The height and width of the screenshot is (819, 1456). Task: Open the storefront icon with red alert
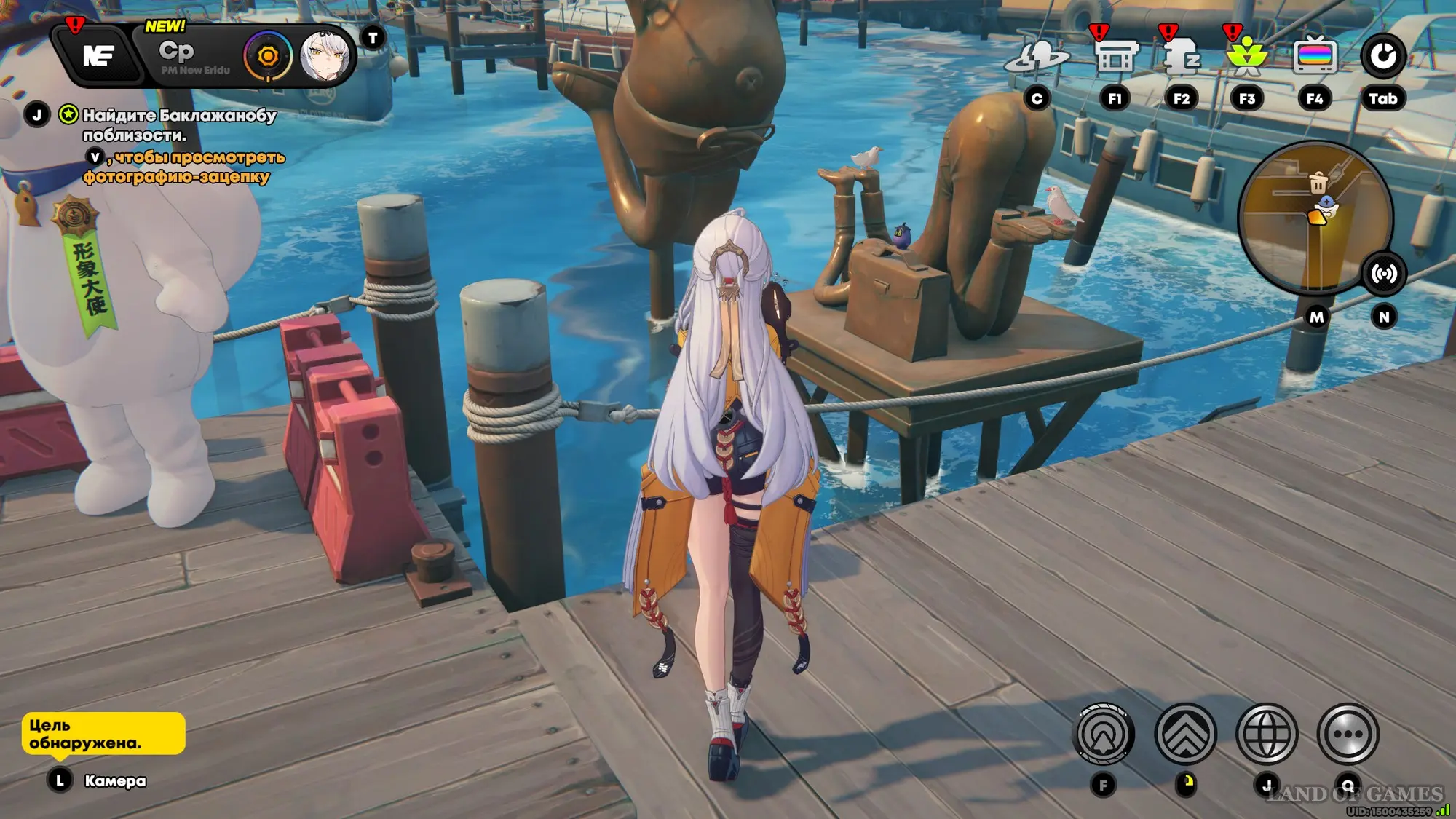pyautogui.click(x=1114, y=57)
